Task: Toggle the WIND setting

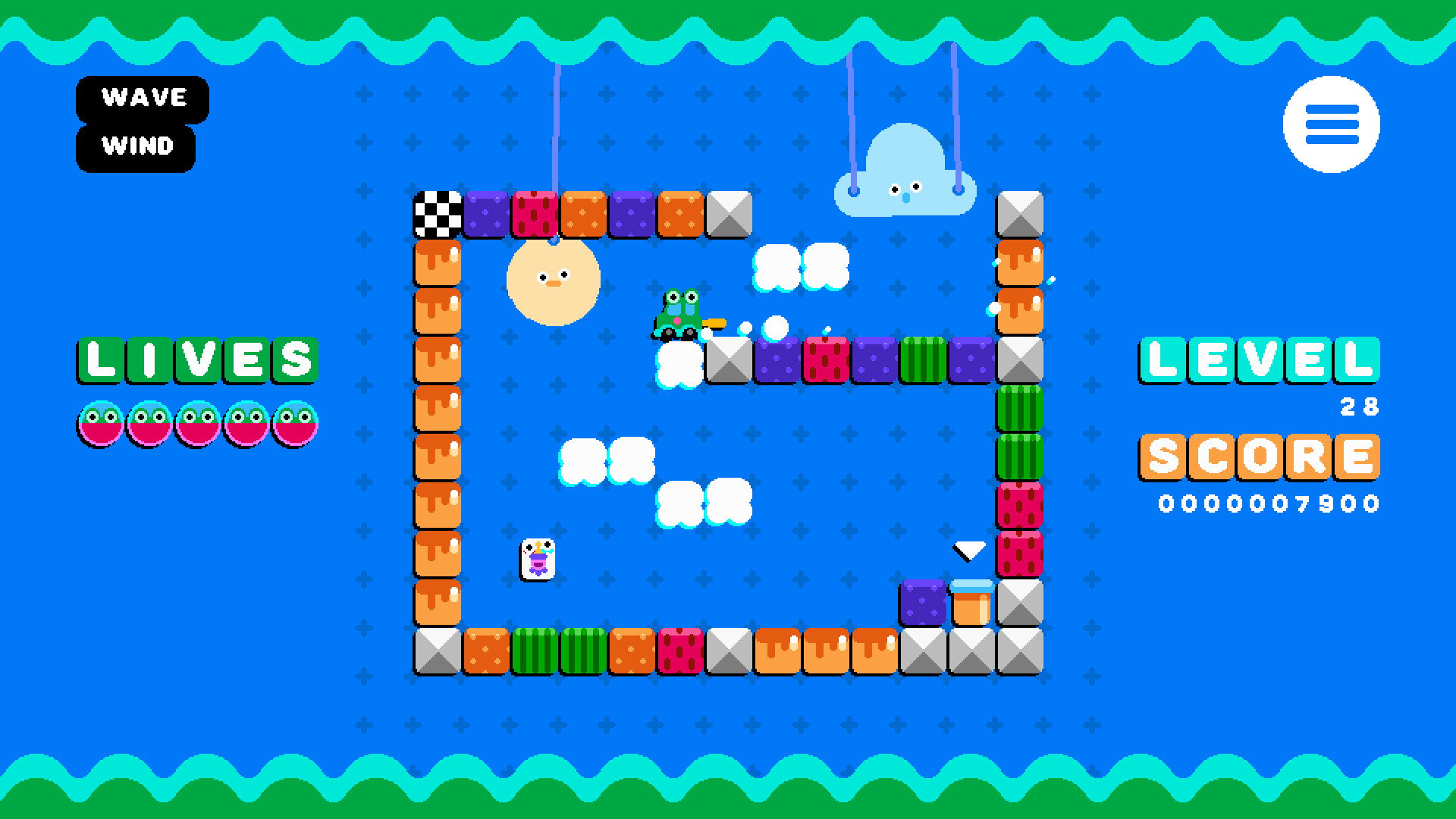Action: tap(136, 146)
